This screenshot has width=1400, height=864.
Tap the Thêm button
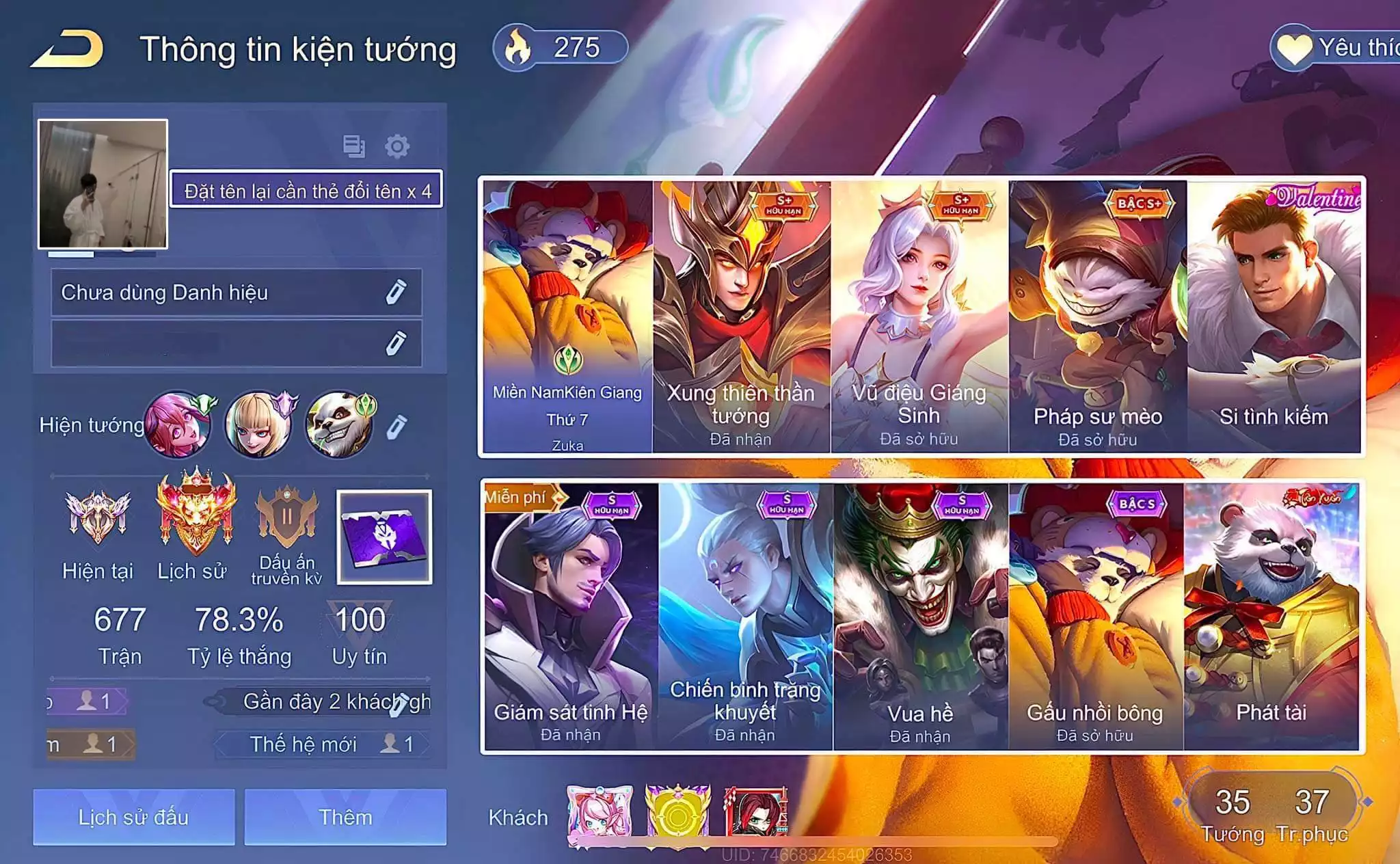345,817
